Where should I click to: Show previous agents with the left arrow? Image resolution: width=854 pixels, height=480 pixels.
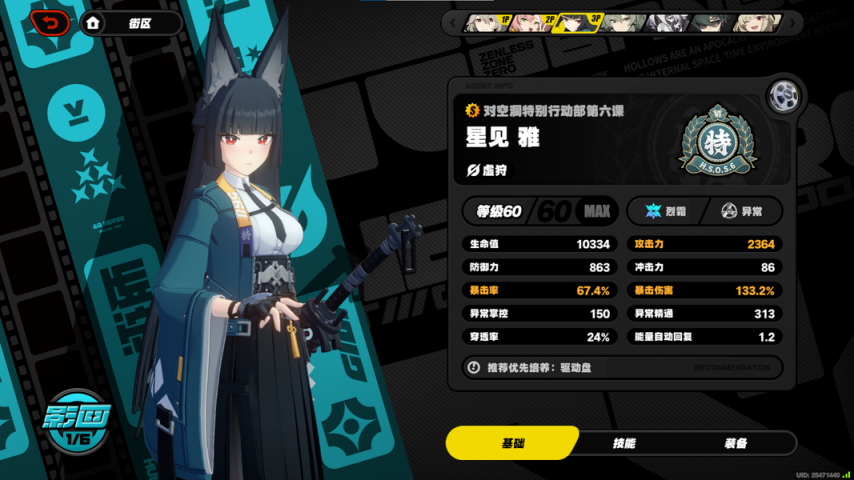point(452,22)
